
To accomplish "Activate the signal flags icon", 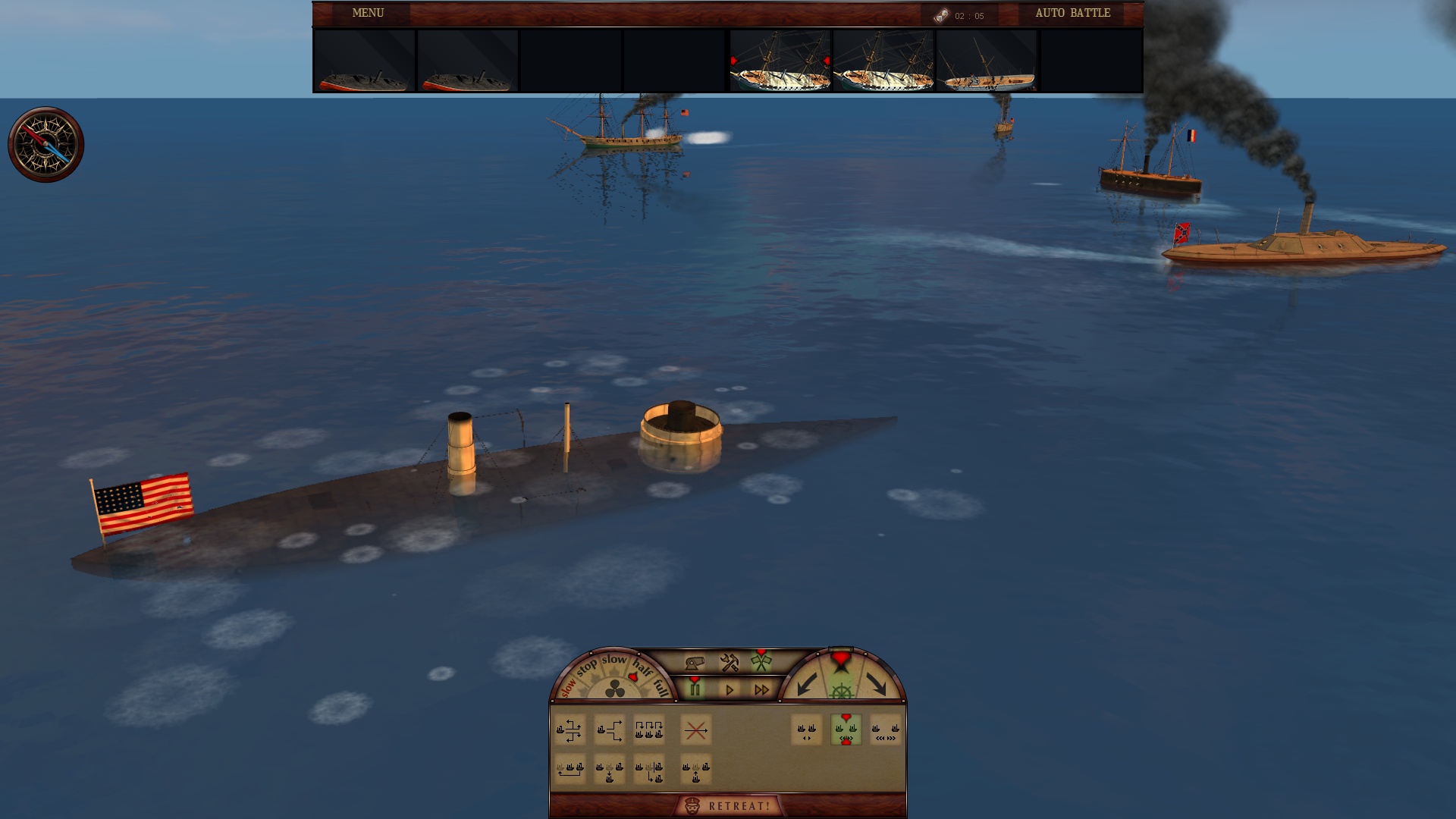I will tap(760, 663).
